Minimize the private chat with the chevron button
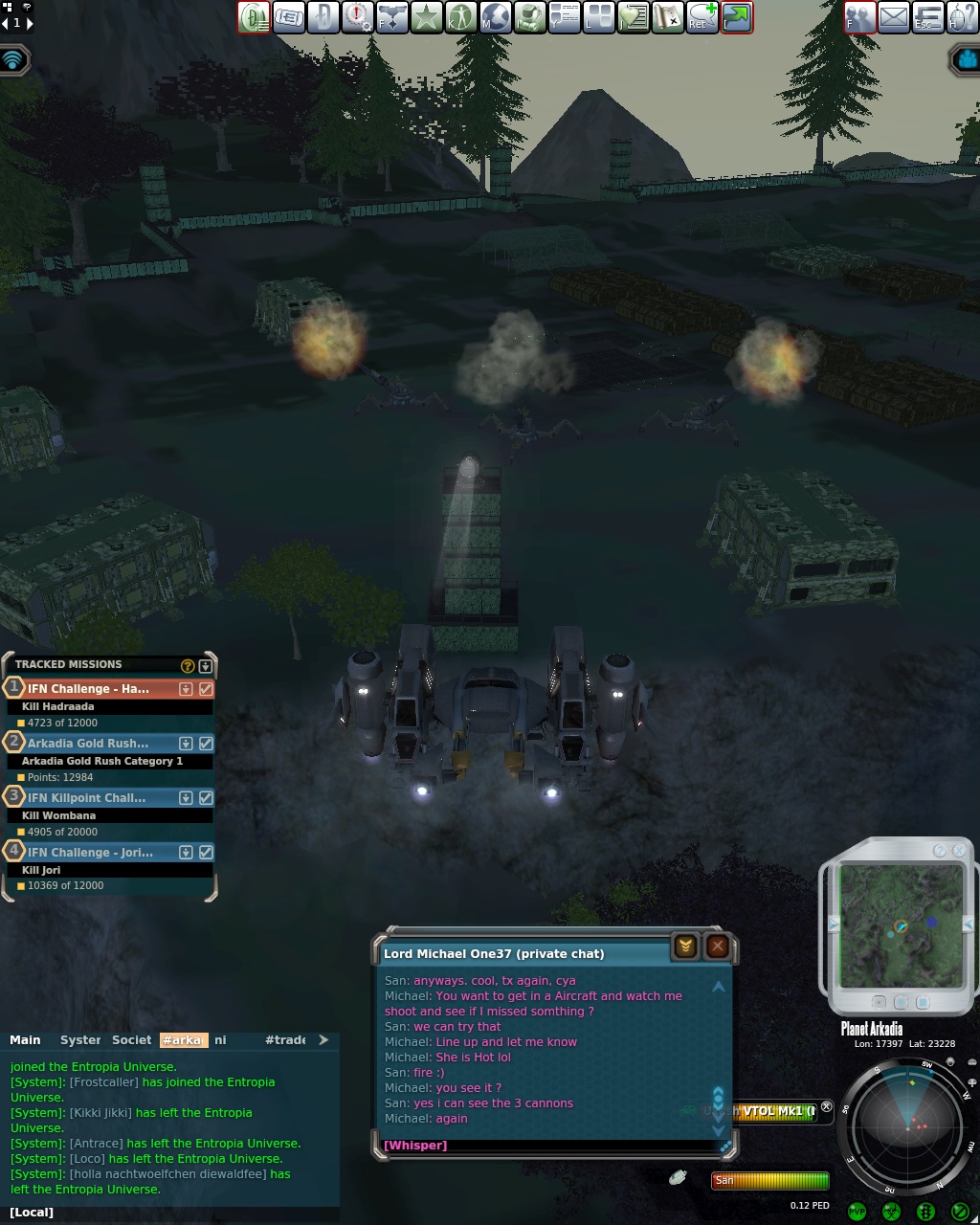This screenshot has height=1225, width=980. pyautogui.click(x=685, y=947)
